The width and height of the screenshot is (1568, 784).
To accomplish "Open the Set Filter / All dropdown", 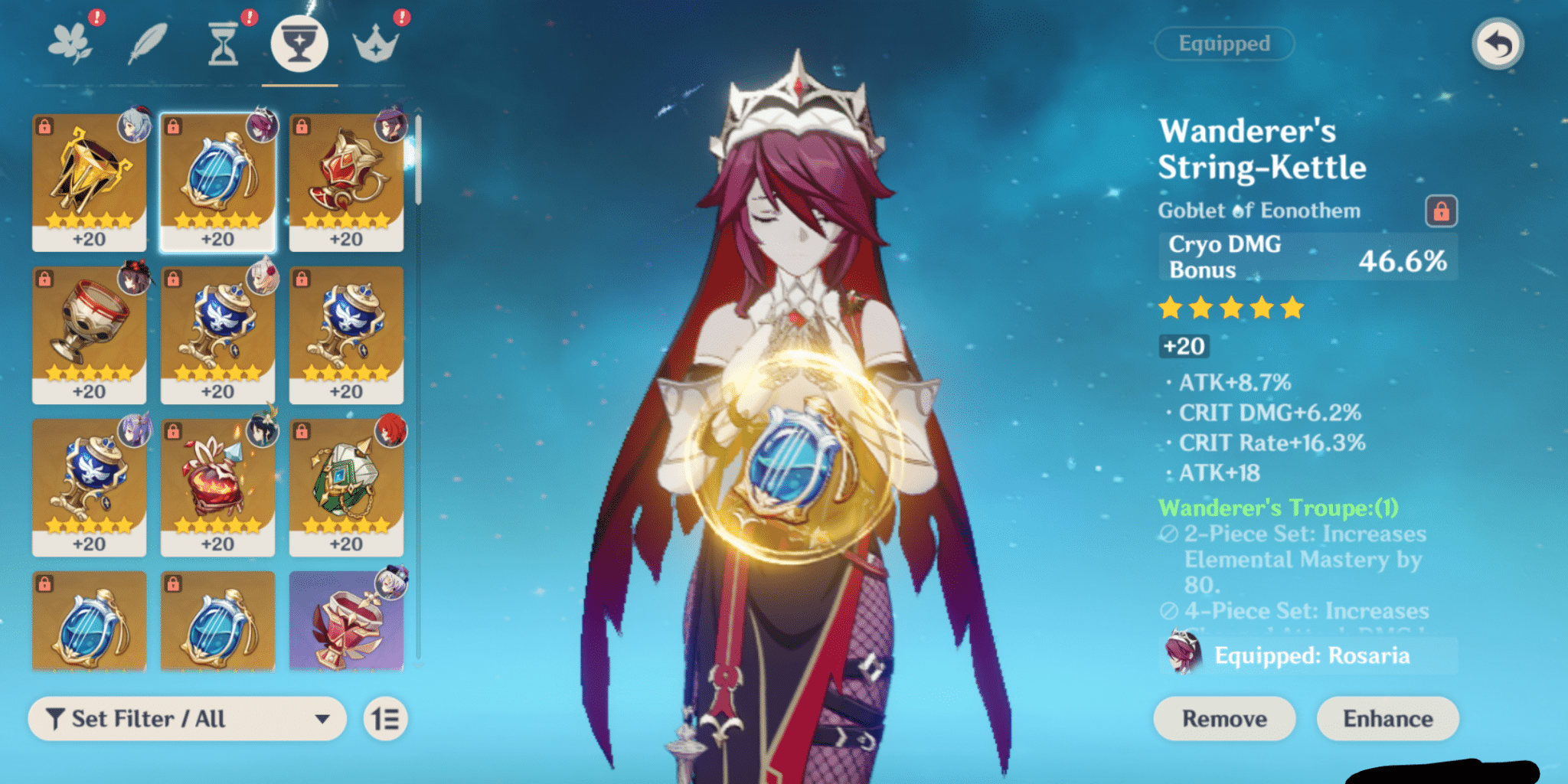I will (188, 719).
